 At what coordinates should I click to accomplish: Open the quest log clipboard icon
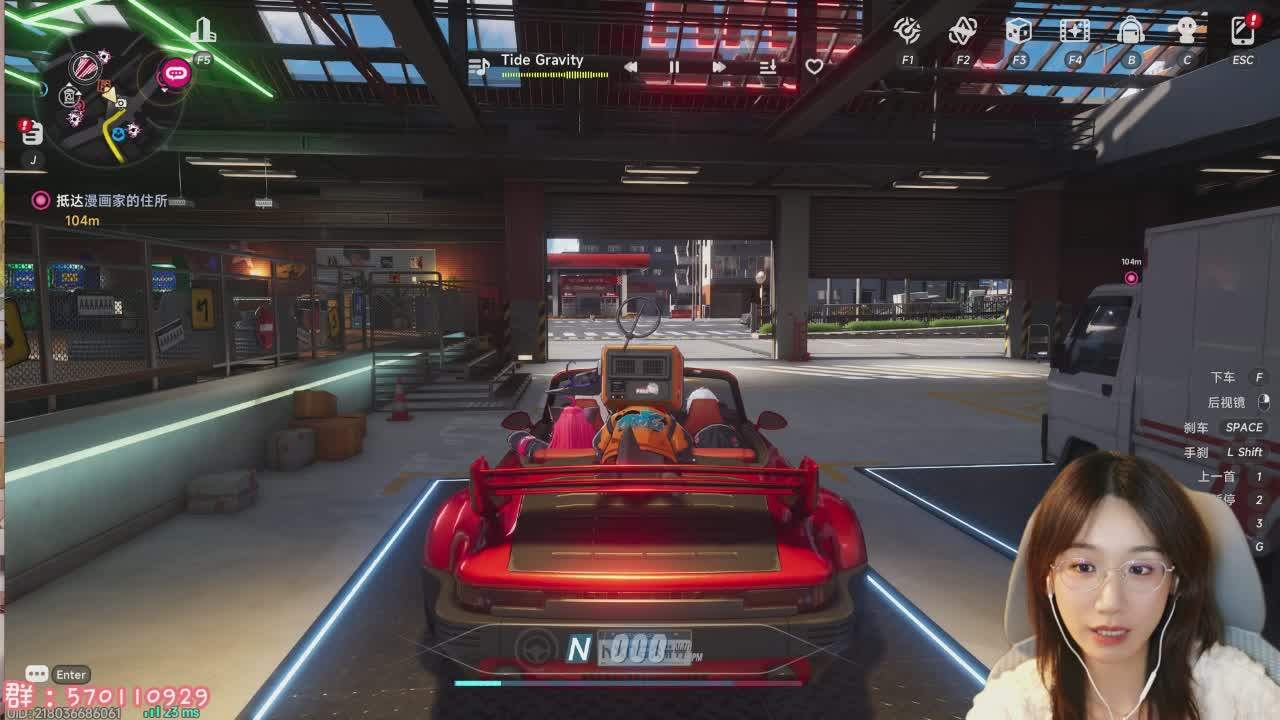point(32,133)
